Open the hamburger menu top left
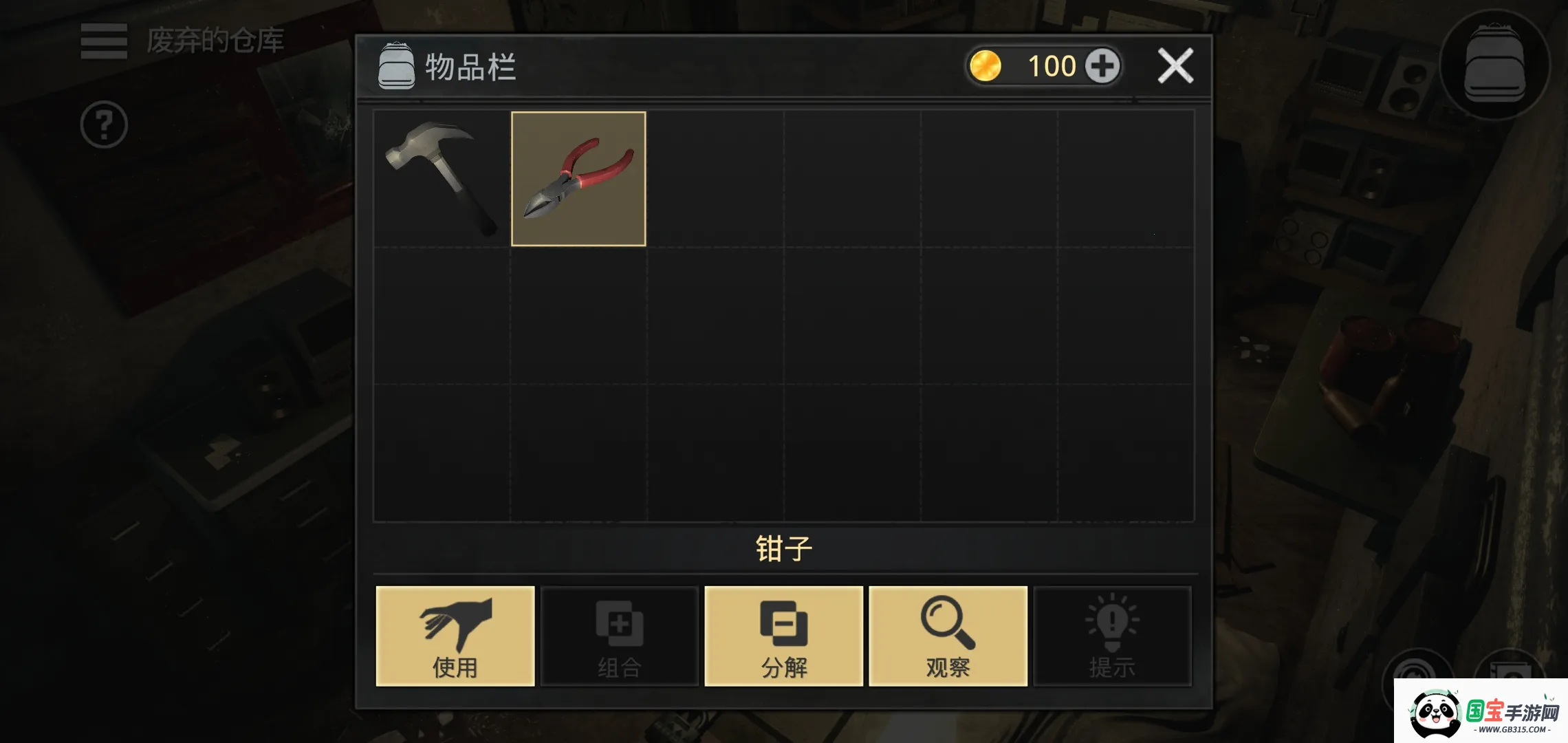 tap(103, 43)
